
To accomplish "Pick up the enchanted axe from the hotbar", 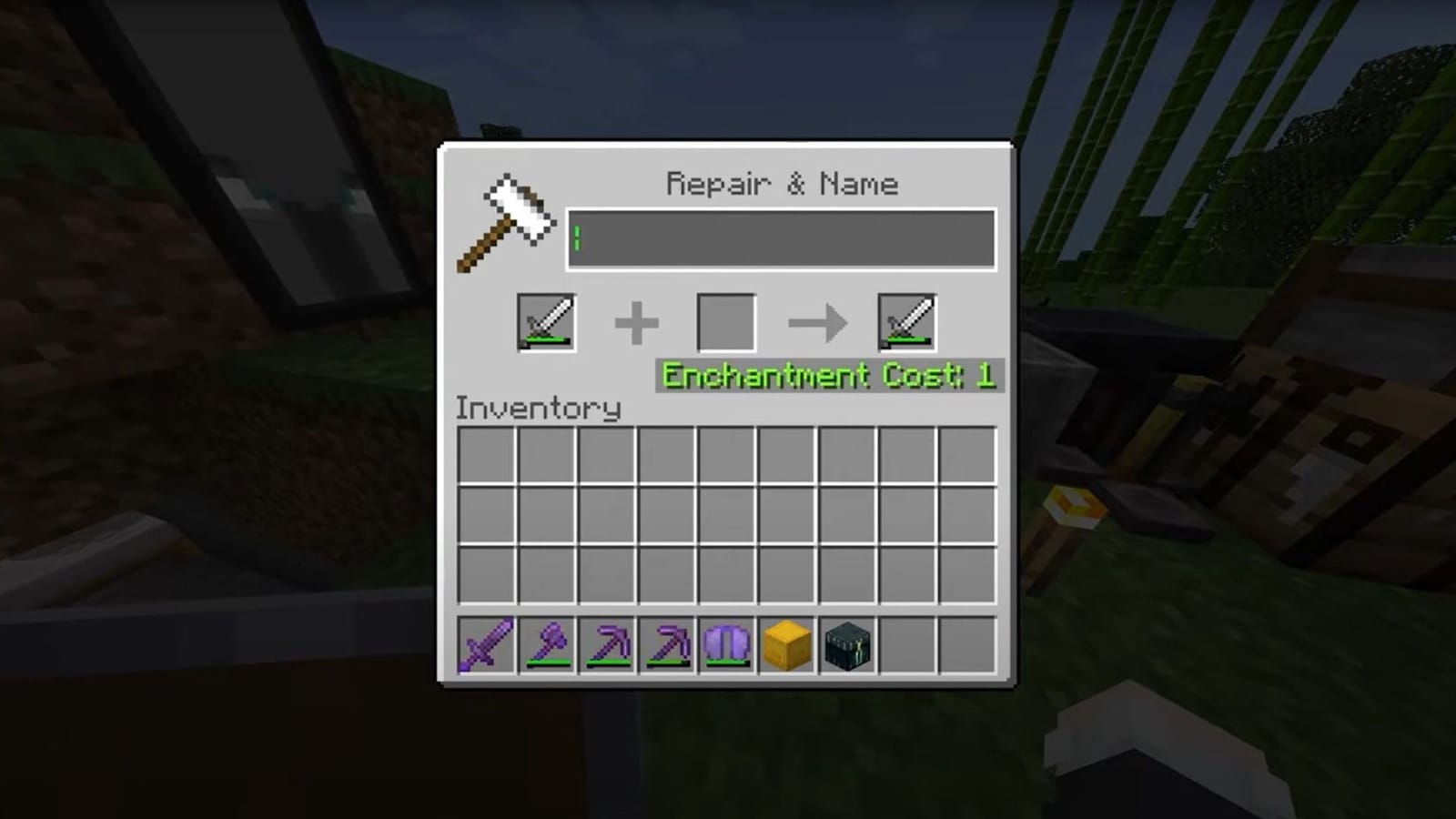I will tap(547, 646).
